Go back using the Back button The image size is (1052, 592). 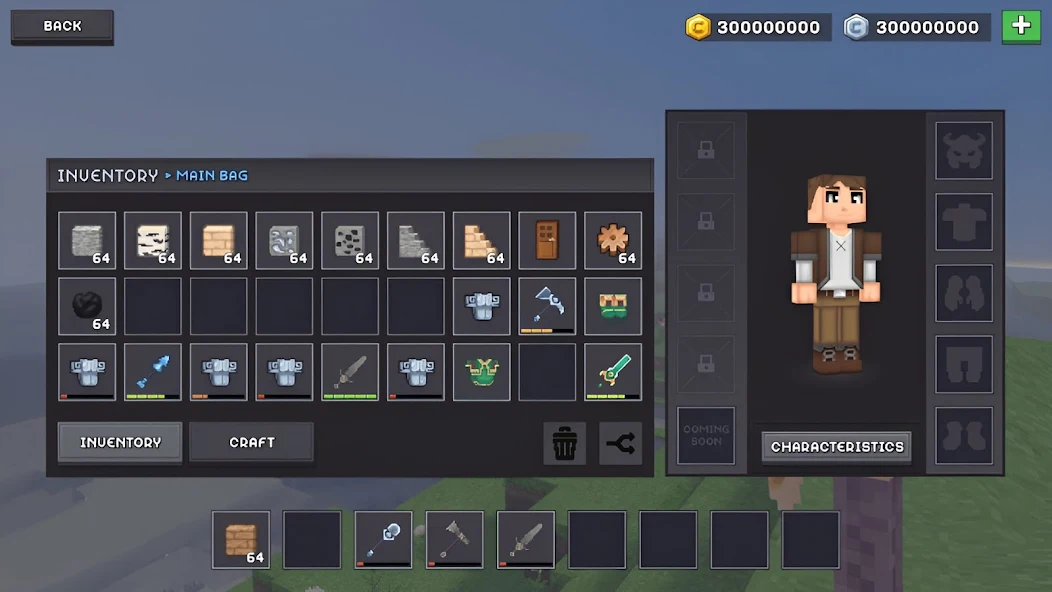click(x=62, y=27)
